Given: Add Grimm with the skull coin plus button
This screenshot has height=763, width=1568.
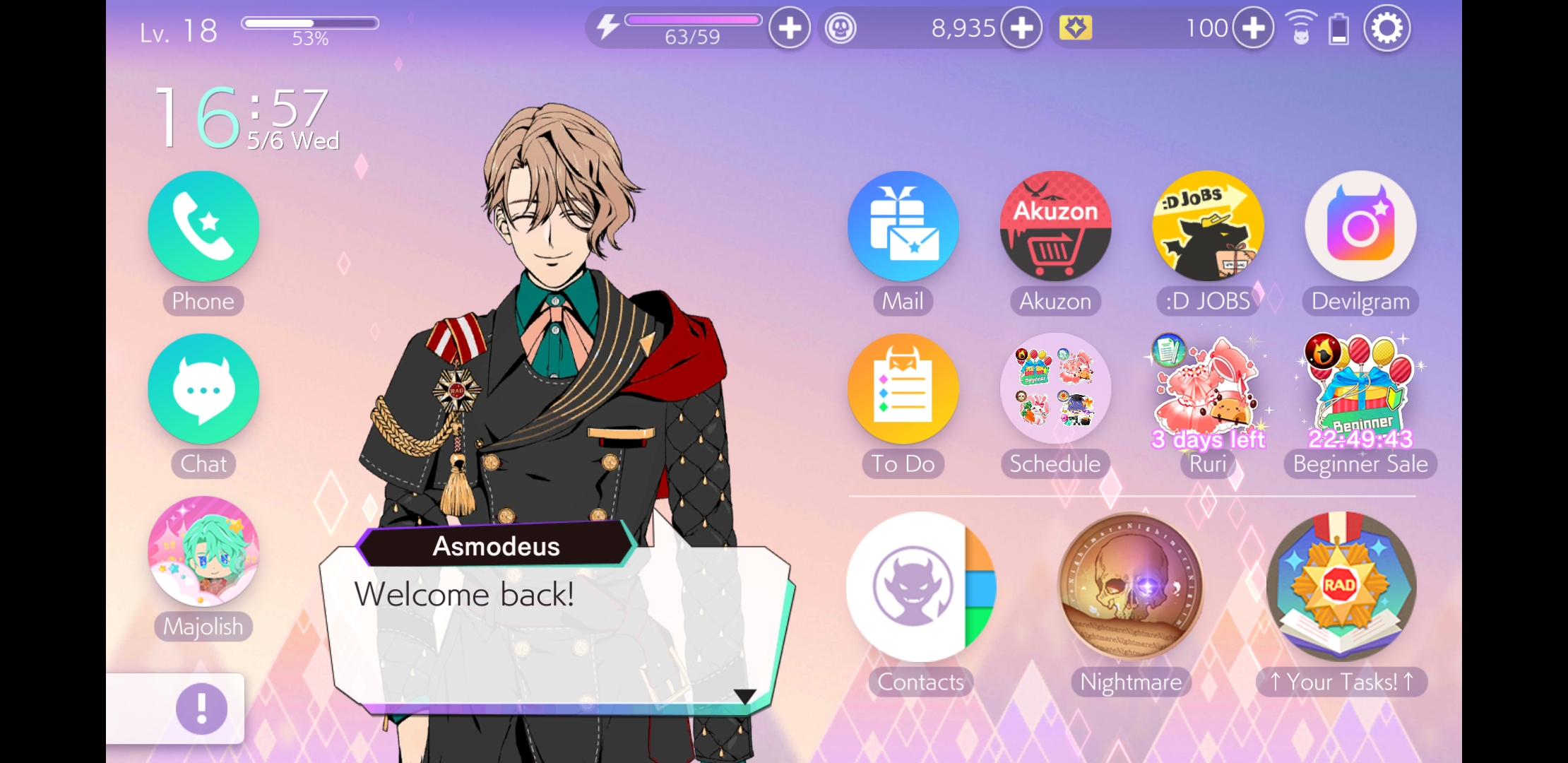Looking at the screenshot, I should tap(1021, 29).
